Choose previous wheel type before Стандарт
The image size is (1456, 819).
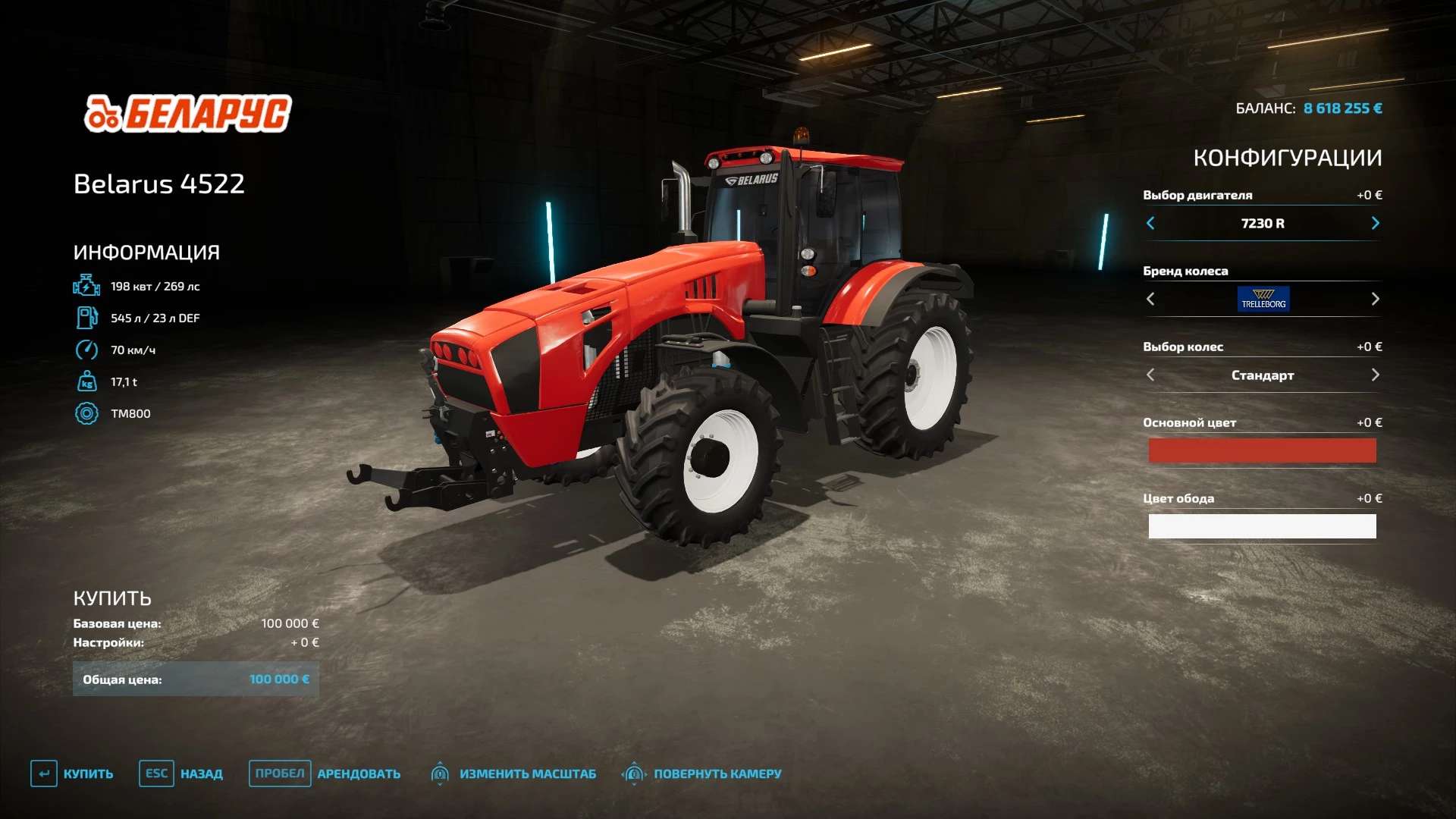click(x=1150, y=375)
